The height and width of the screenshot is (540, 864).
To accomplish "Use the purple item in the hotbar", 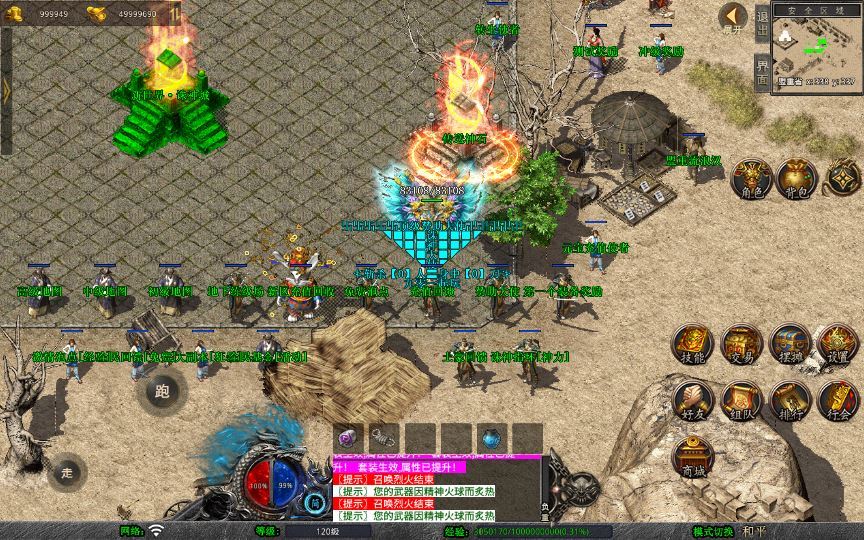I will pos(348,437).
